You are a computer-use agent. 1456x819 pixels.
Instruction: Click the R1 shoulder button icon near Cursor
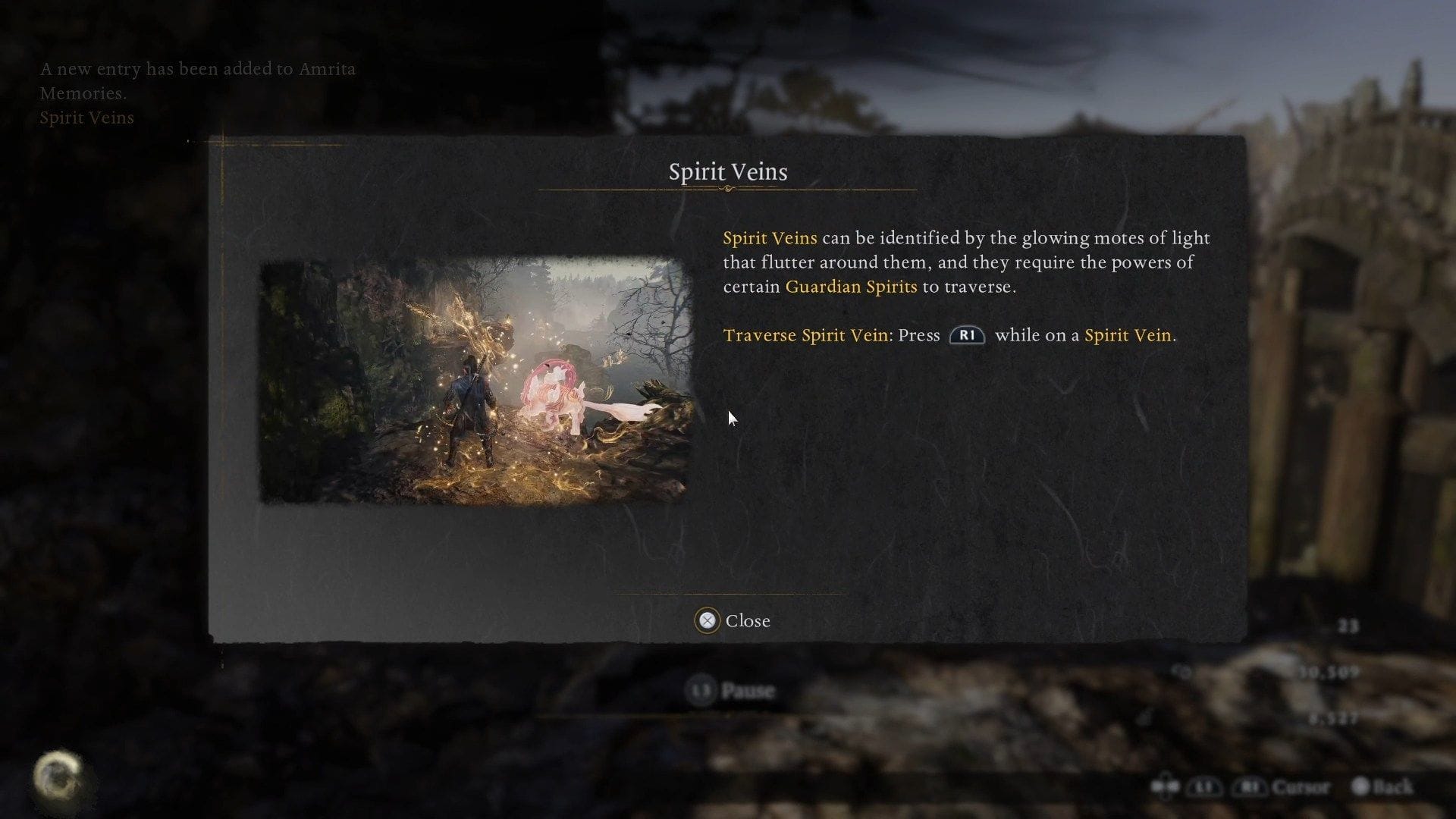tap(1251, 786)
